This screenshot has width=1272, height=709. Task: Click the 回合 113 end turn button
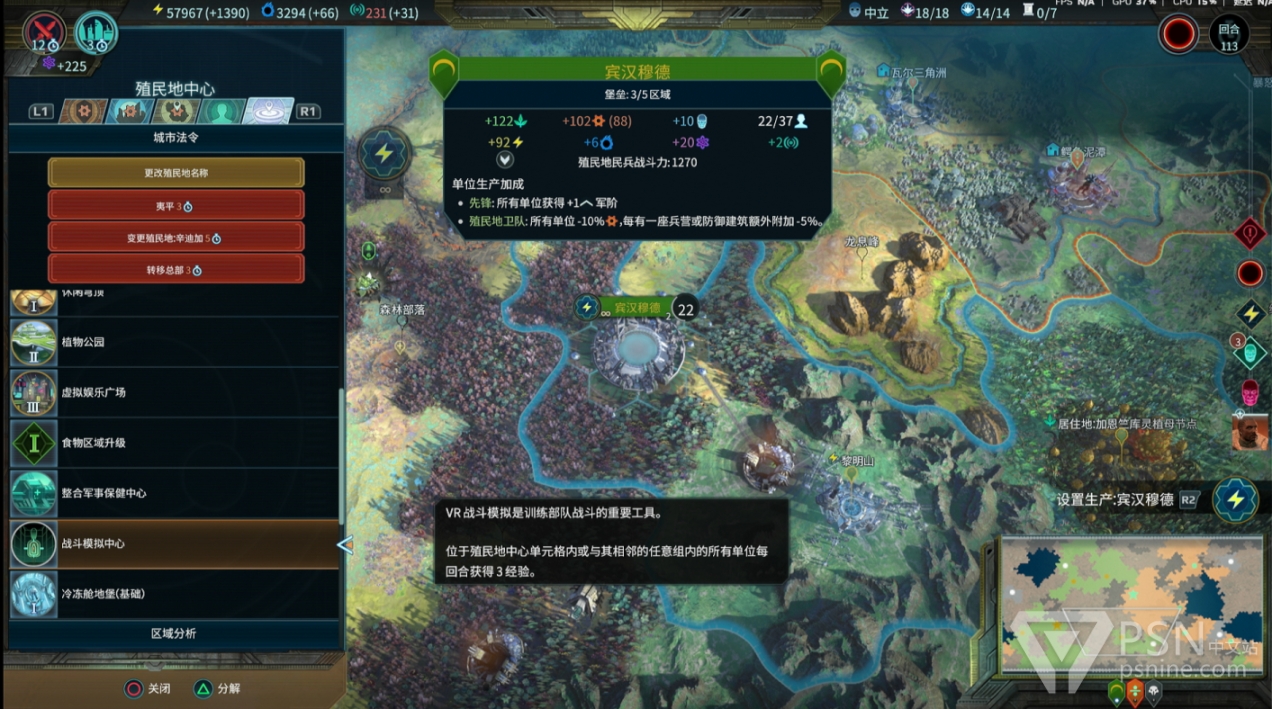[x=1229, y=35]
